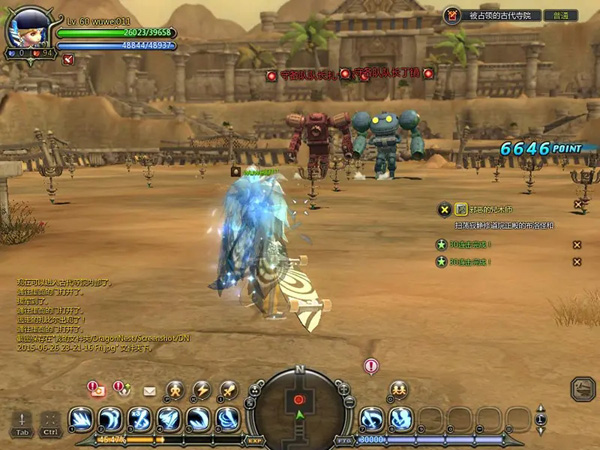Select the red sword buff icon

[x=68, y=60]
